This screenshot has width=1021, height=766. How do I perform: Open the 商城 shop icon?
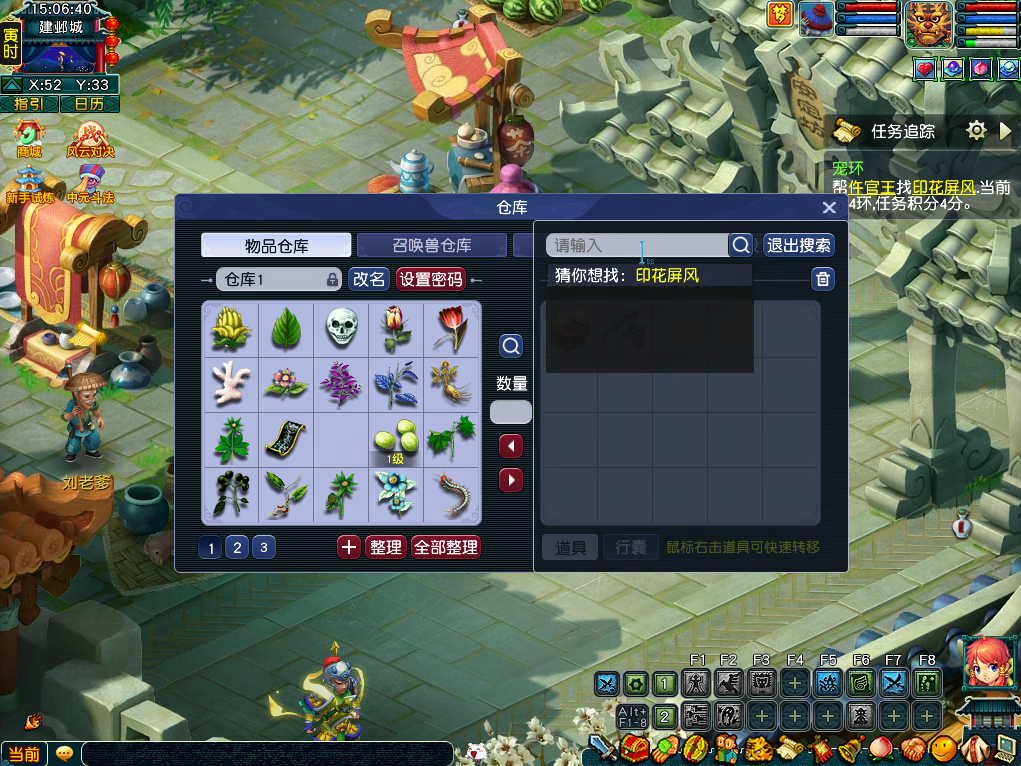pyautogui.click(x=29, y=139)
